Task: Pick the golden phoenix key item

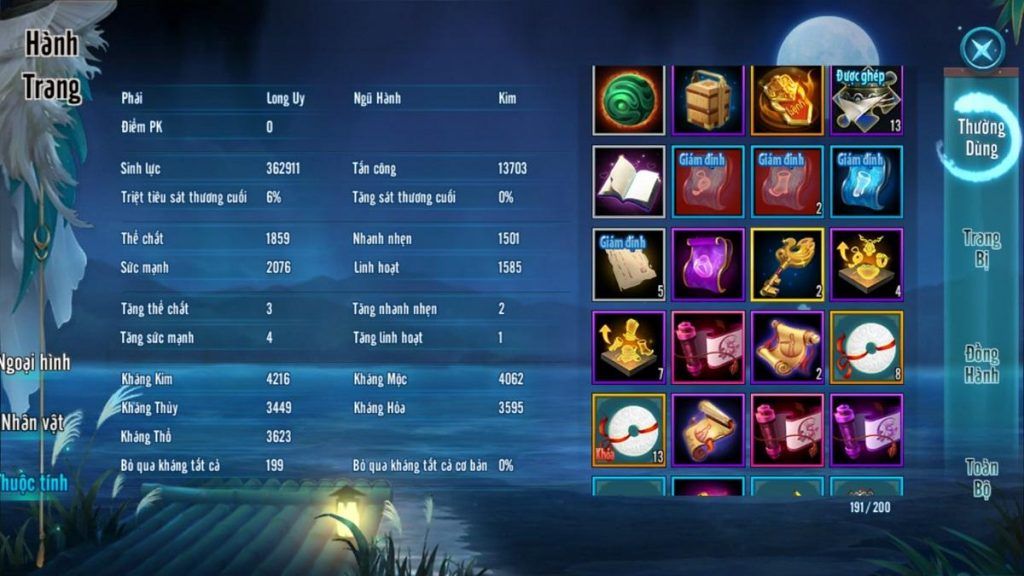Action: point(787,264)
